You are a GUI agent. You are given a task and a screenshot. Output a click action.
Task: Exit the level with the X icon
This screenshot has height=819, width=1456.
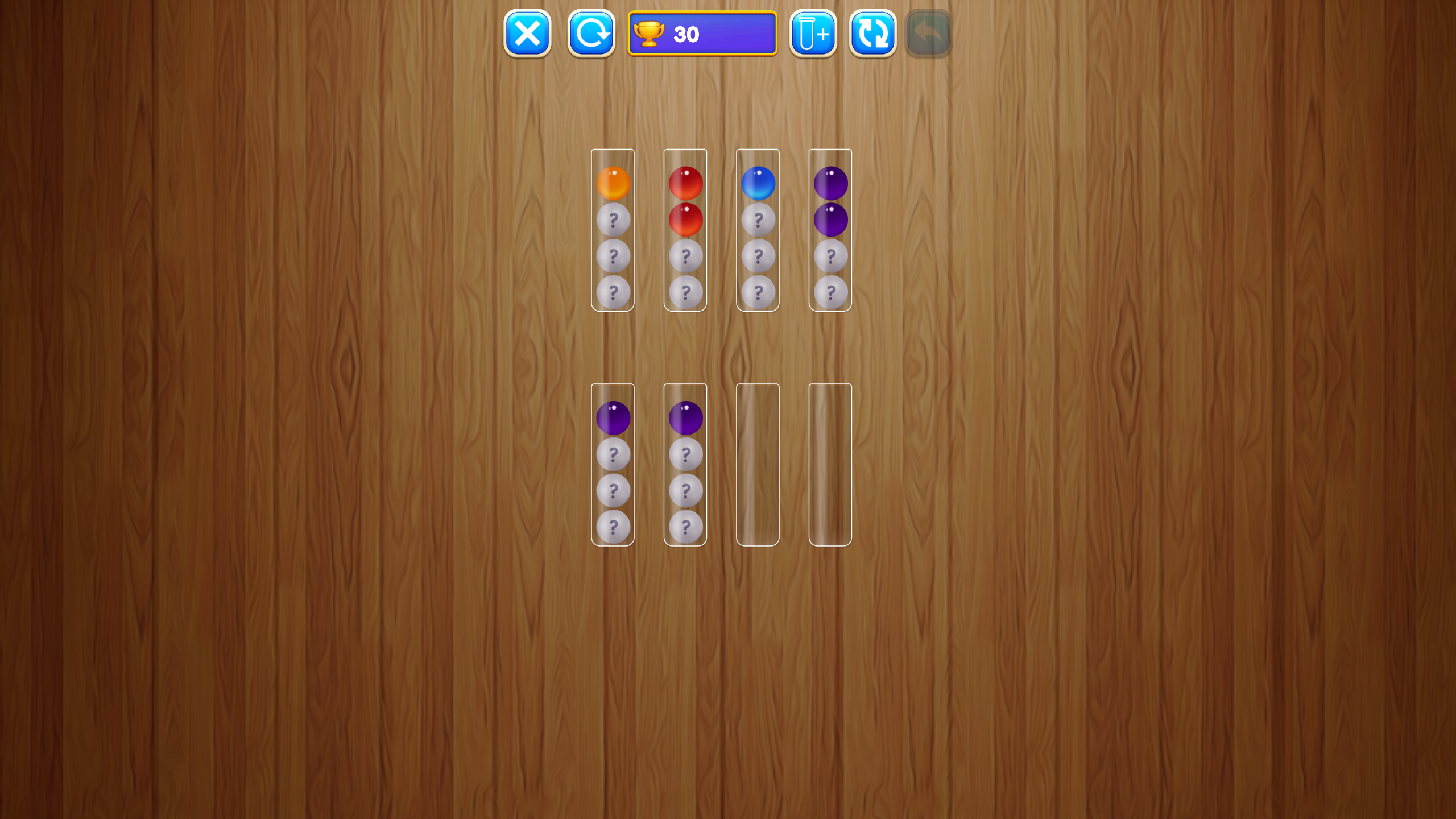pos(527,34)
